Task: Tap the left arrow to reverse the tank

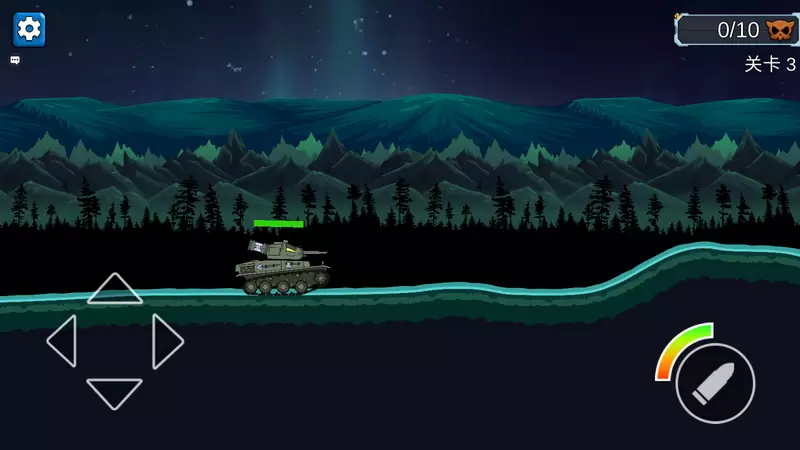Action: tap(62, 341)
